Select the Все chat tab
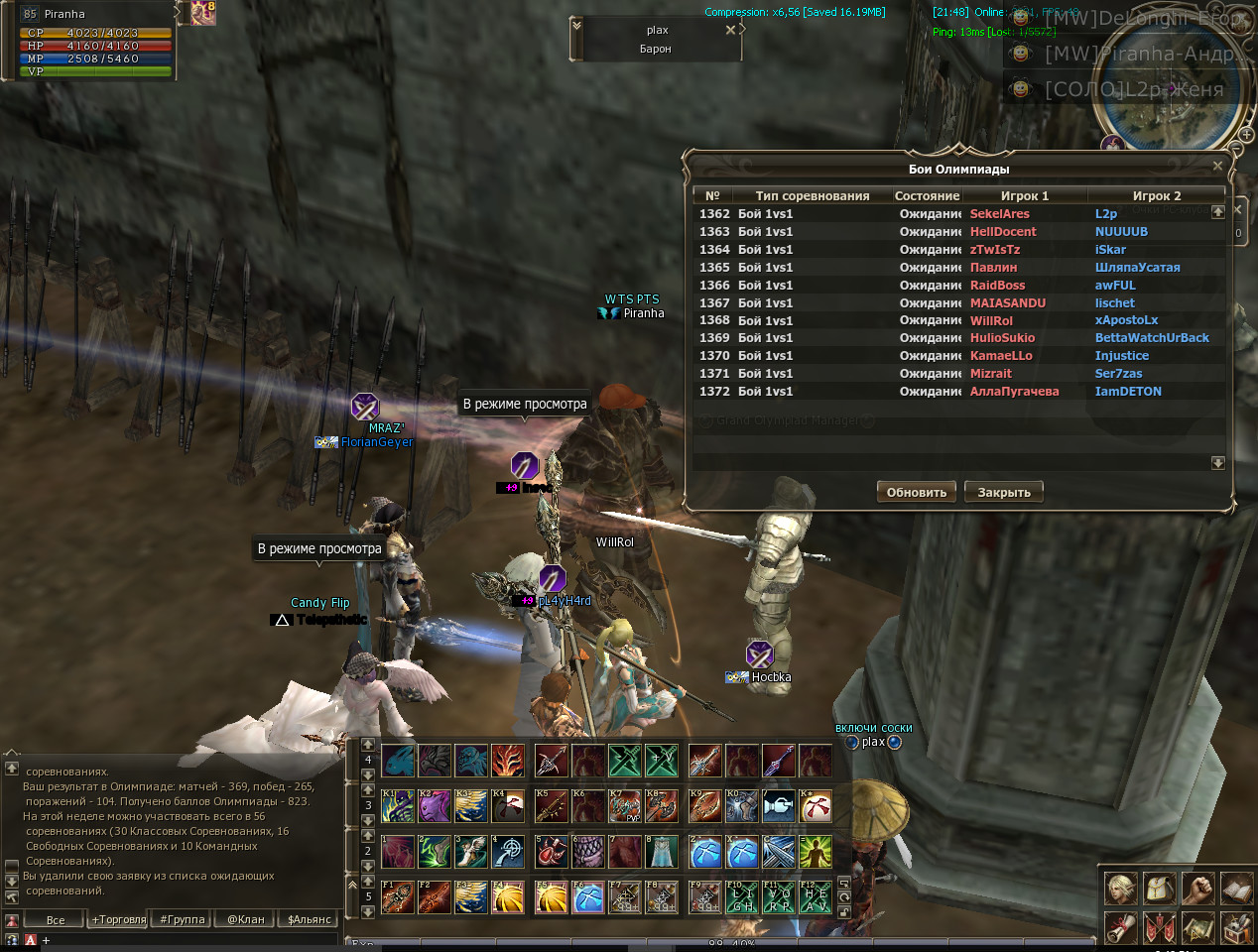1258x952 pixels. [56, 919]
